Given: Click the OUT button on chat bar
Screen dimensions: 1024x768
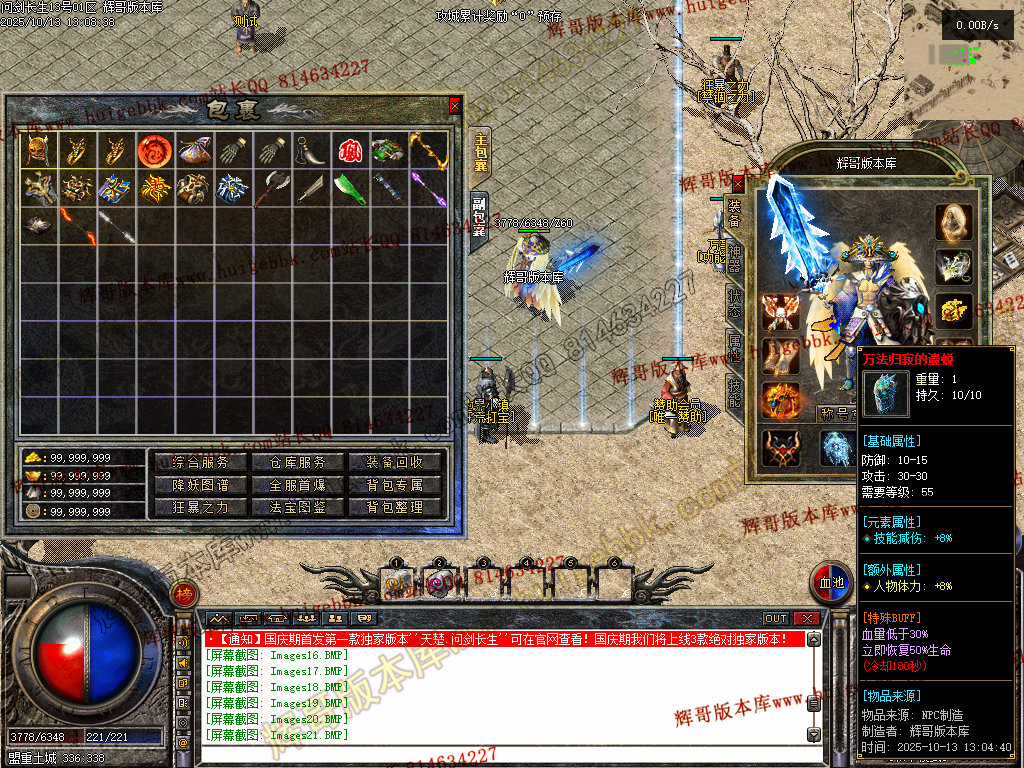Looking at the screenshot, I should coord(776,619).
